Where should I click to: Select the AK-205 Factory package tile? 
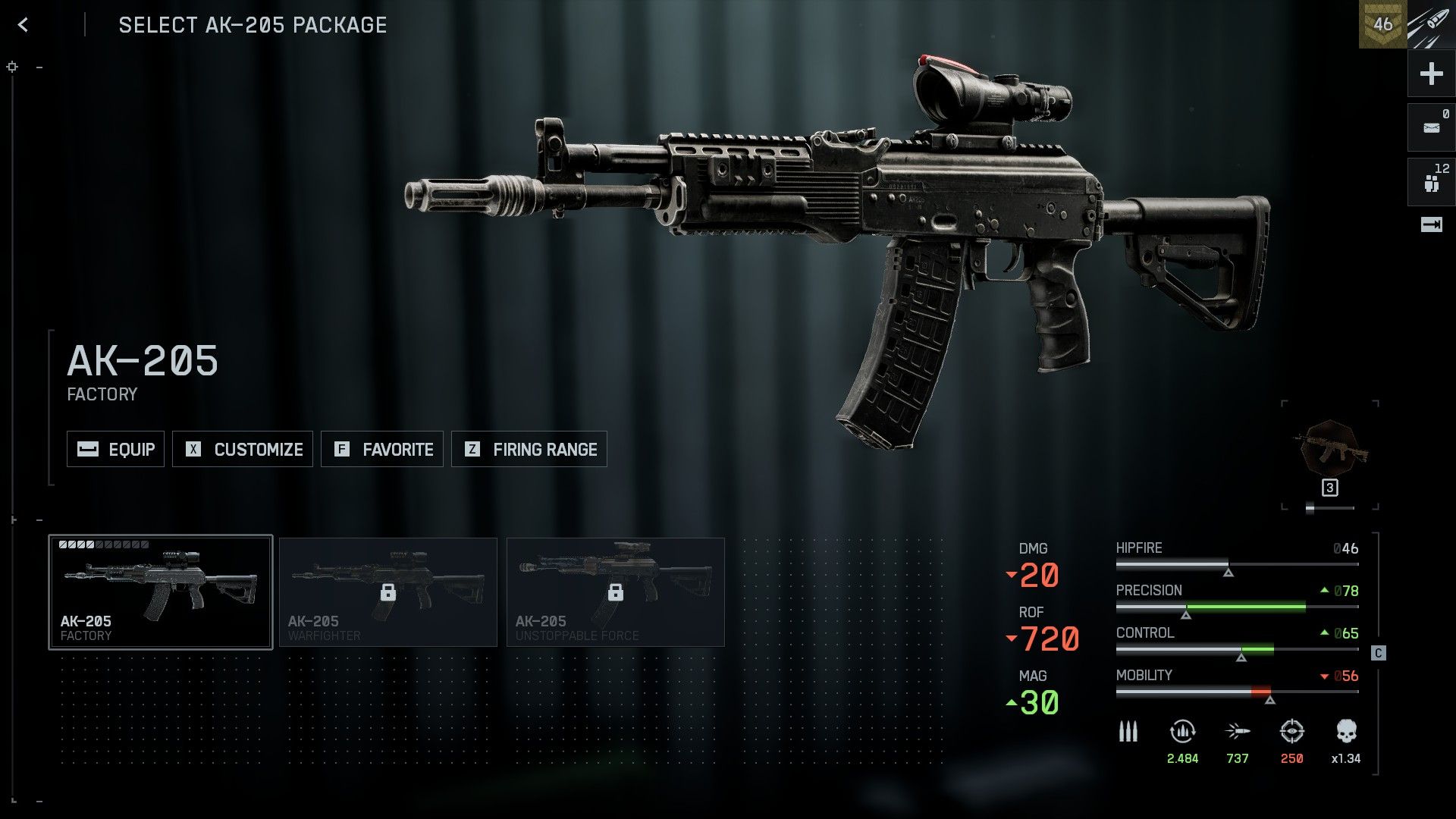[x=161, y=592]
